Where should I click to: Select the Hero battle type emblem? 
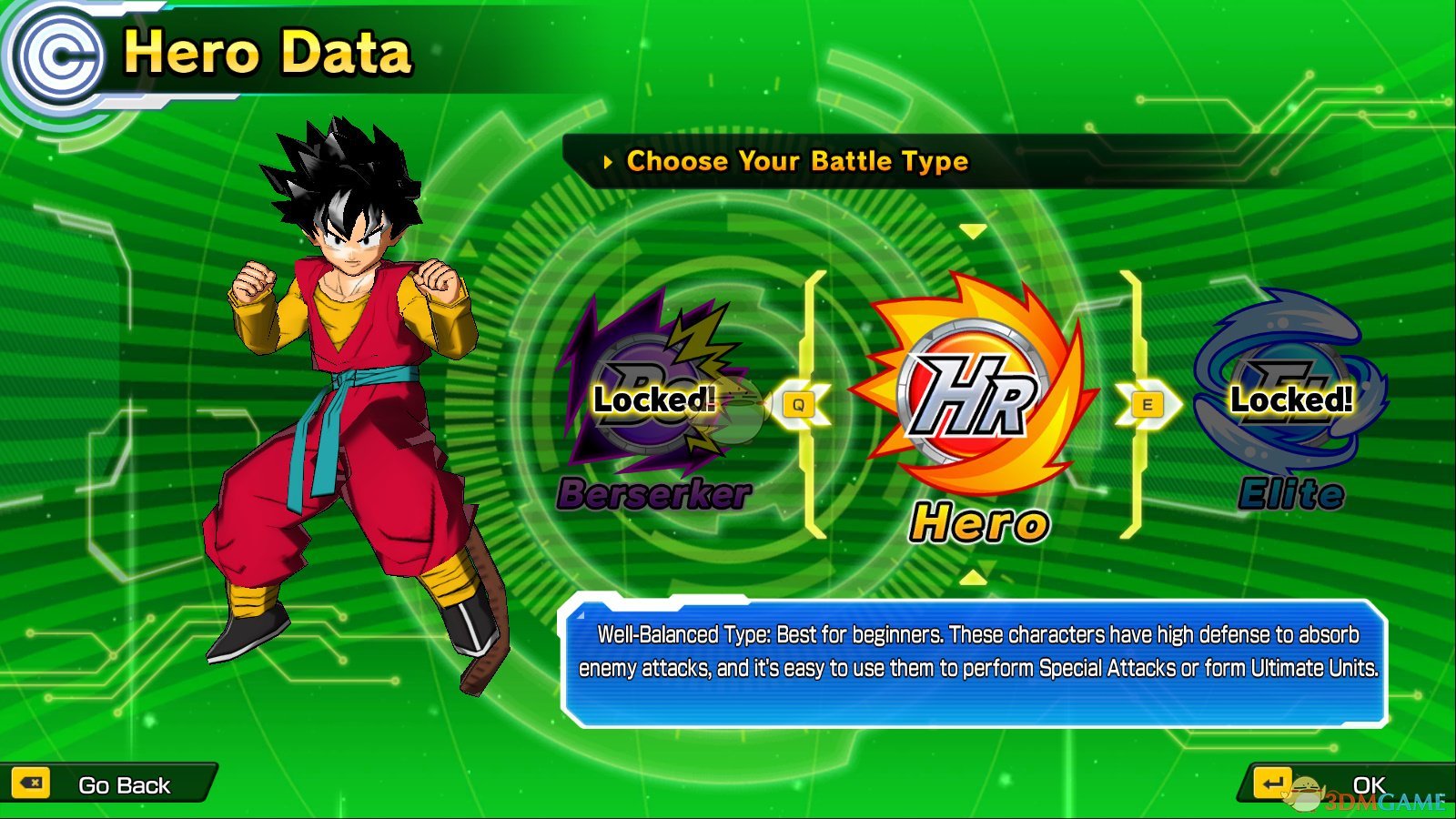pyautogui.click(x=972, y=396)
